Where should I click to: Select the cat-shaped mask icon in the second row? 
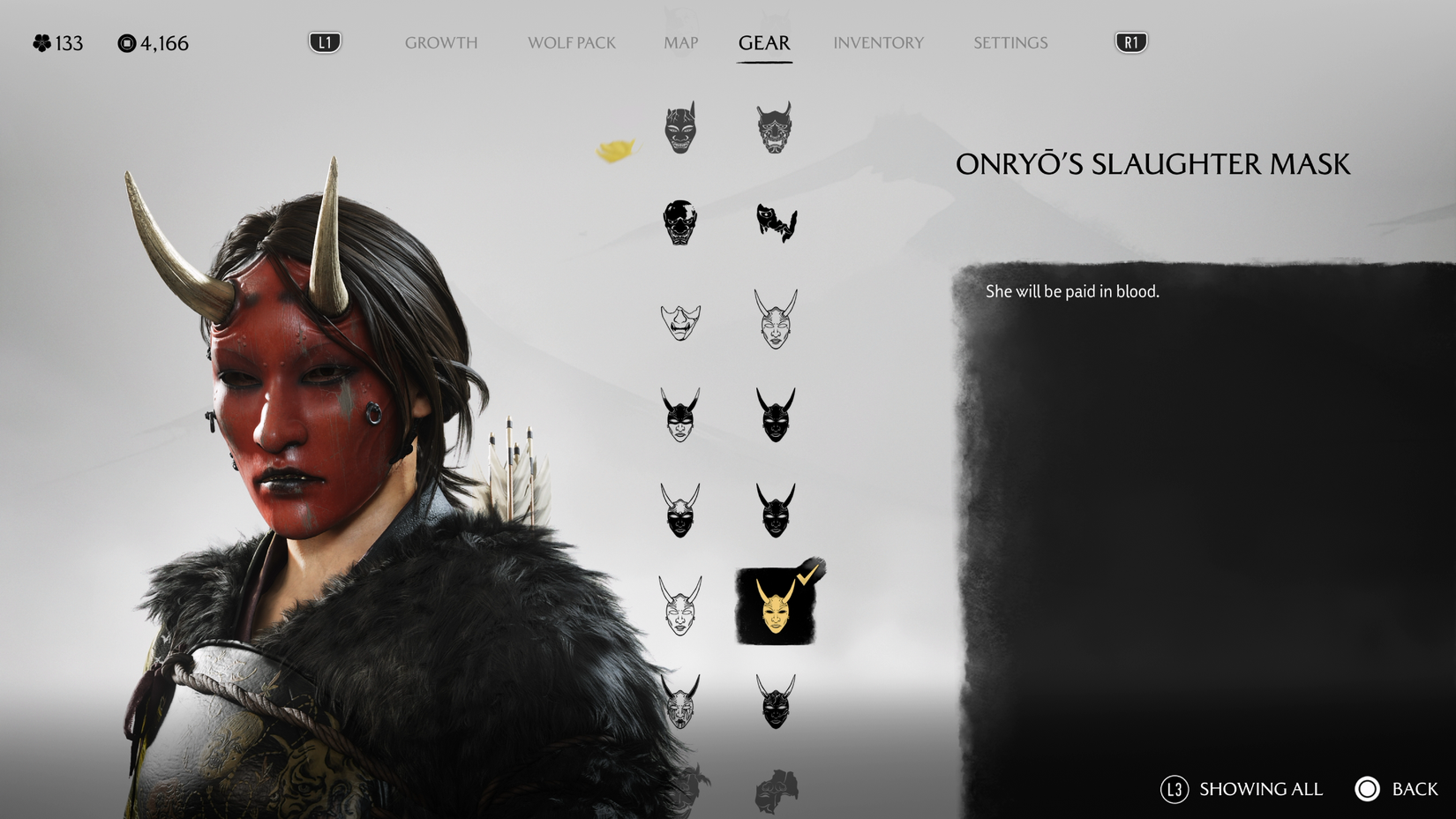tap(777, 223)
